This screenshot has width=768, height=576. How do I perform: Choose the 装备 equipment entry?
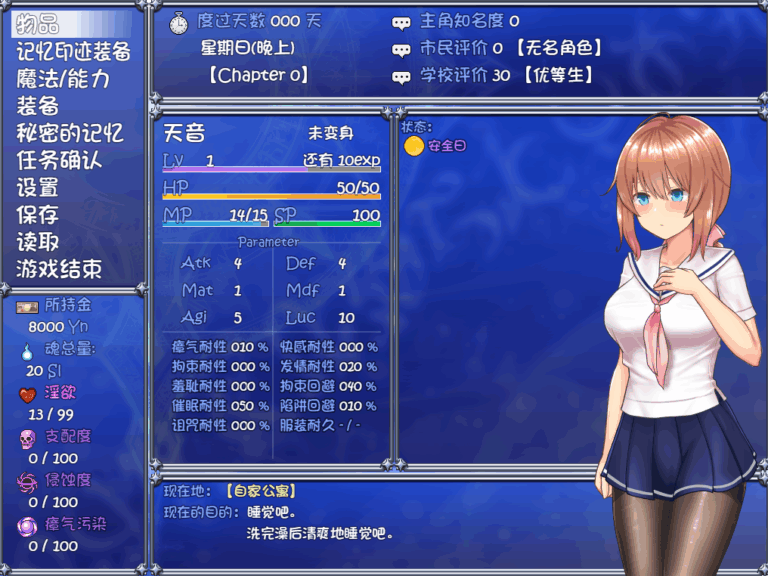[38, 106]
